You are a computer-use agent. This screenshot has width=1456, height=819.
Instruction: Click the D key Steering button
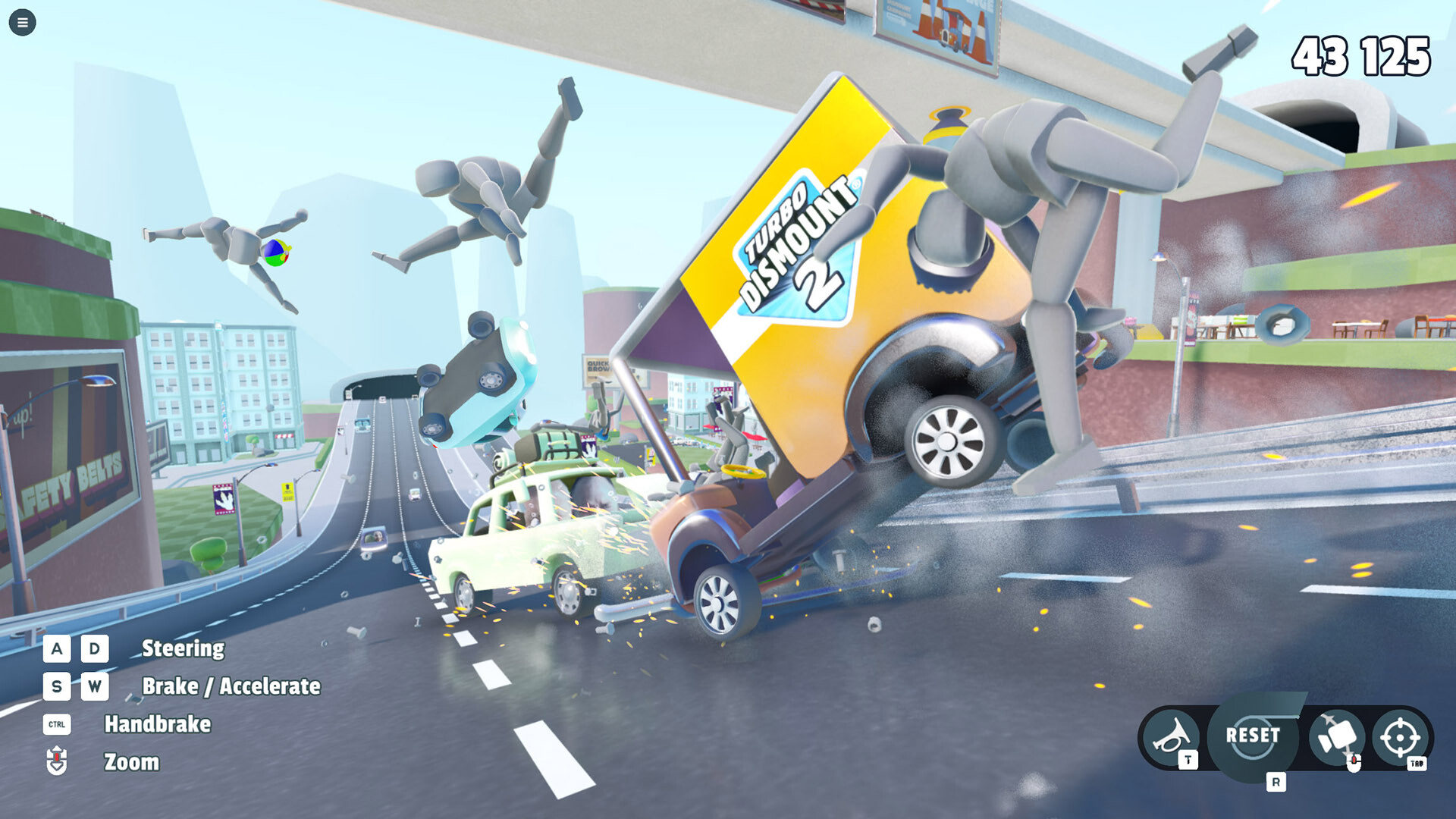click(94, 649)
